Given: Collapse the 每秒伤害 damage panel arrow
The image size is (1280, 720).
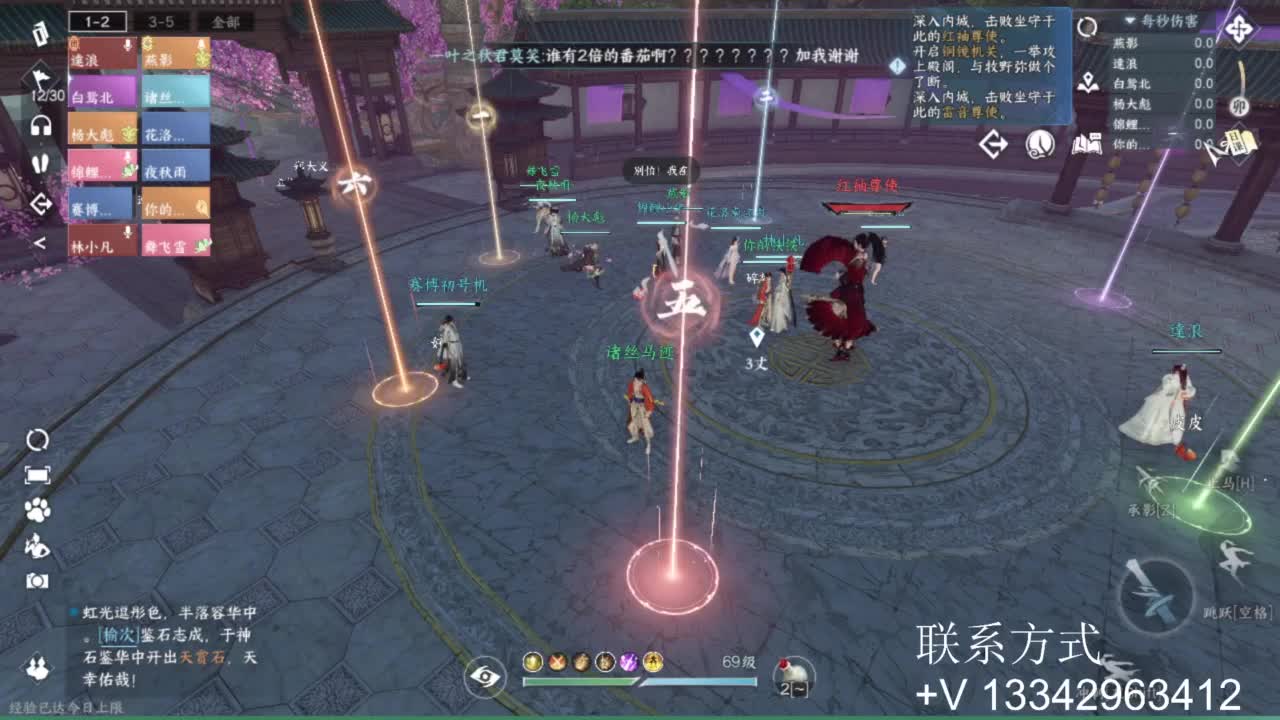Looking at the screenshot, I should (x=1129, y=21).
